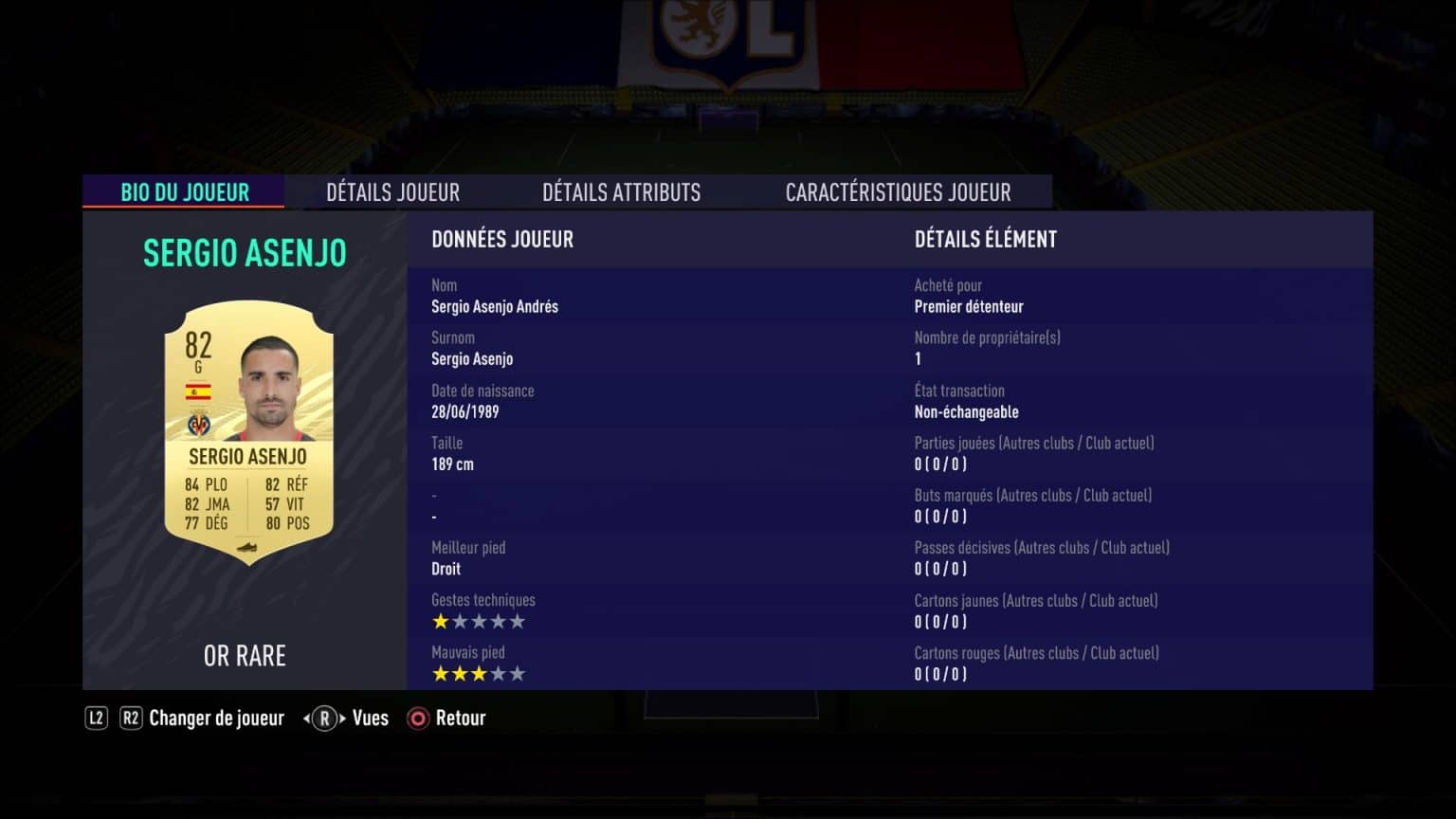Show the Détails Attributs tab
Viewport: 1456px width, 819px height.
[621, 192]
